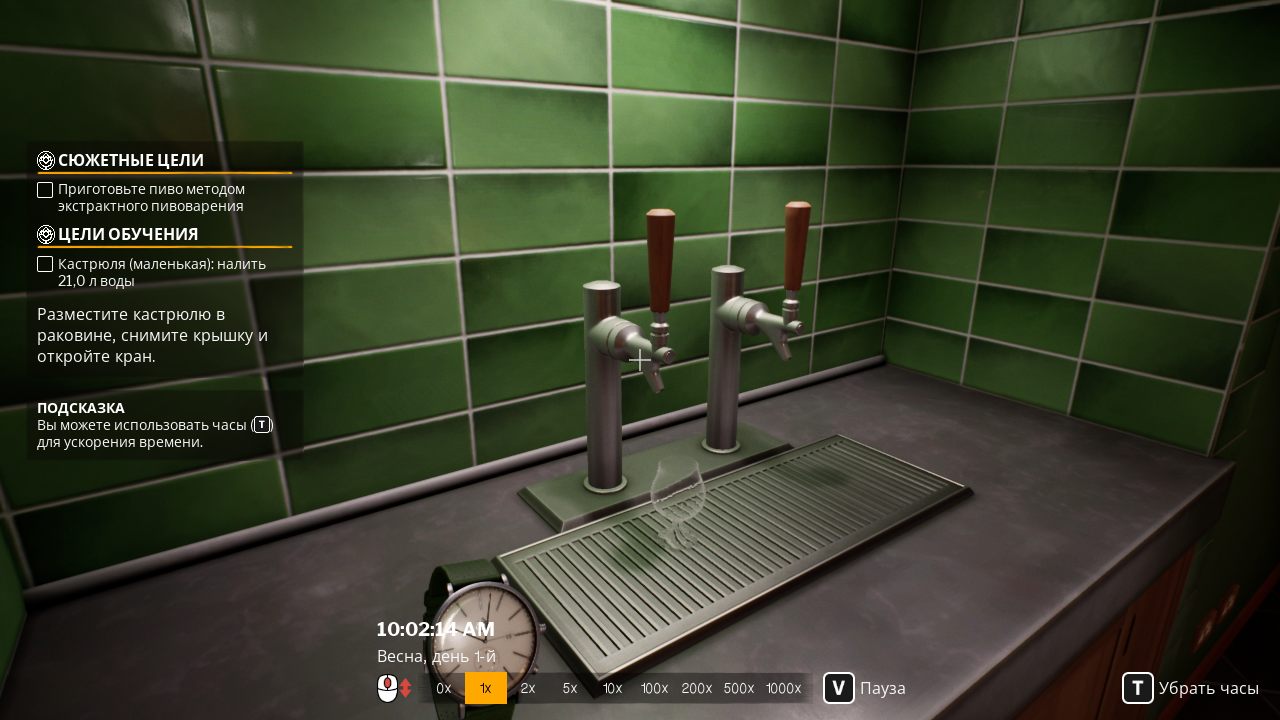Screen dimensions: 1280x720
Task: Pause the game with the Пауза button
Action: tap(883, 688)
